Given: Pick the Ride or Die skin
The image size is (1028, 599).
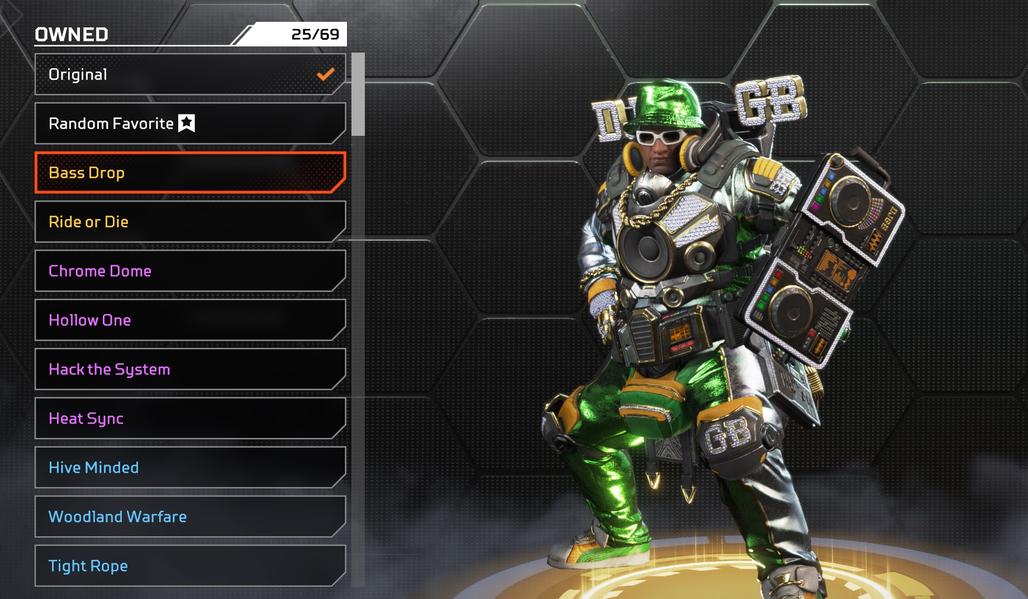Looking at the screenshot, I should coord(190,222).
